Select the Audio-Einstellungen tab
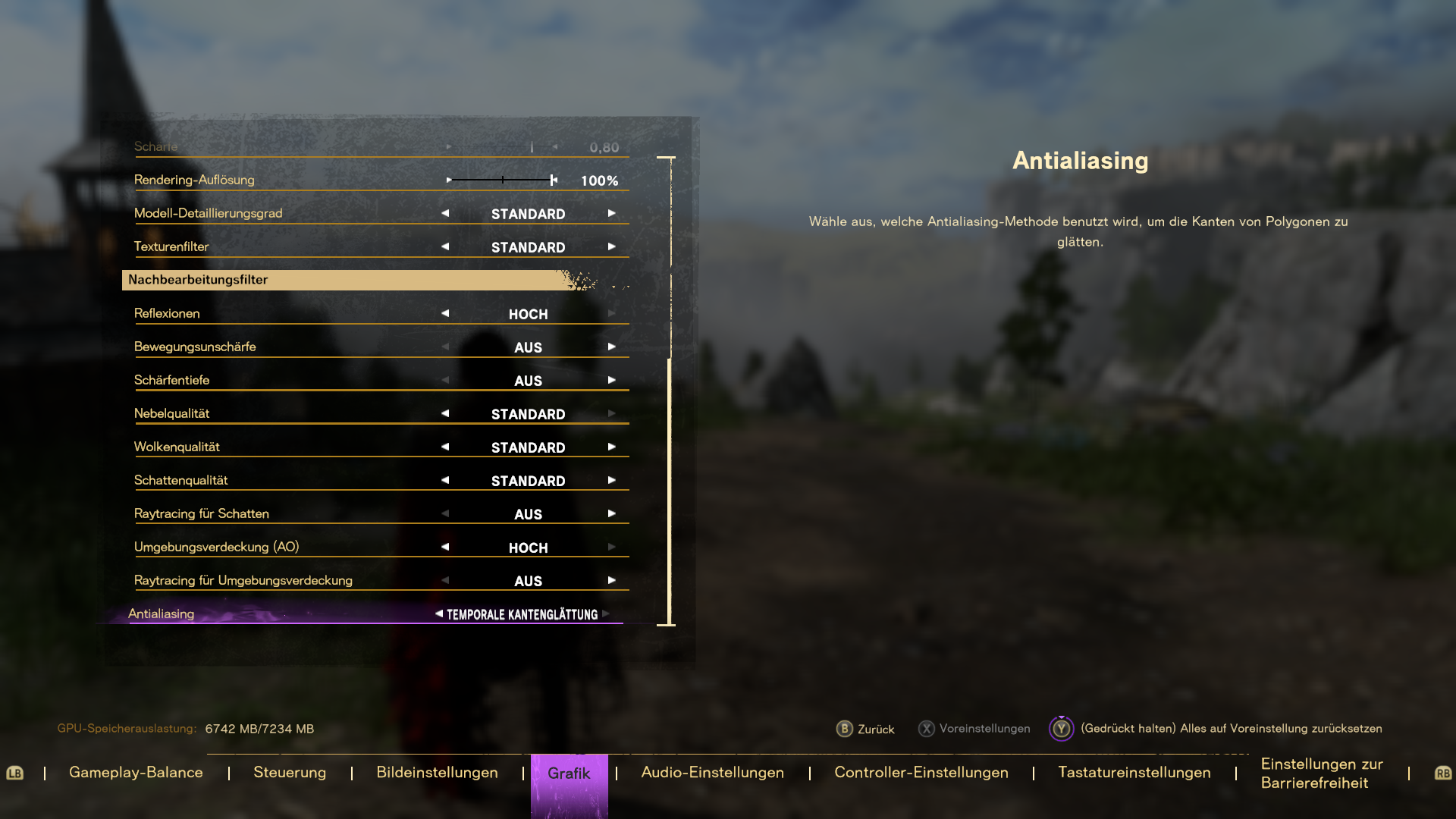The image size is (1456, 819). point(713,772)
